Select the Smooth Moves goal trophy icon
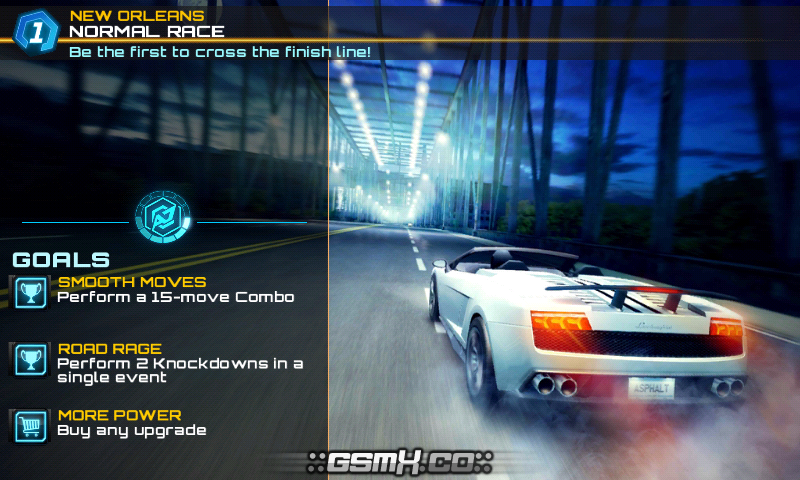800x480 pixels. coord(29,291)
